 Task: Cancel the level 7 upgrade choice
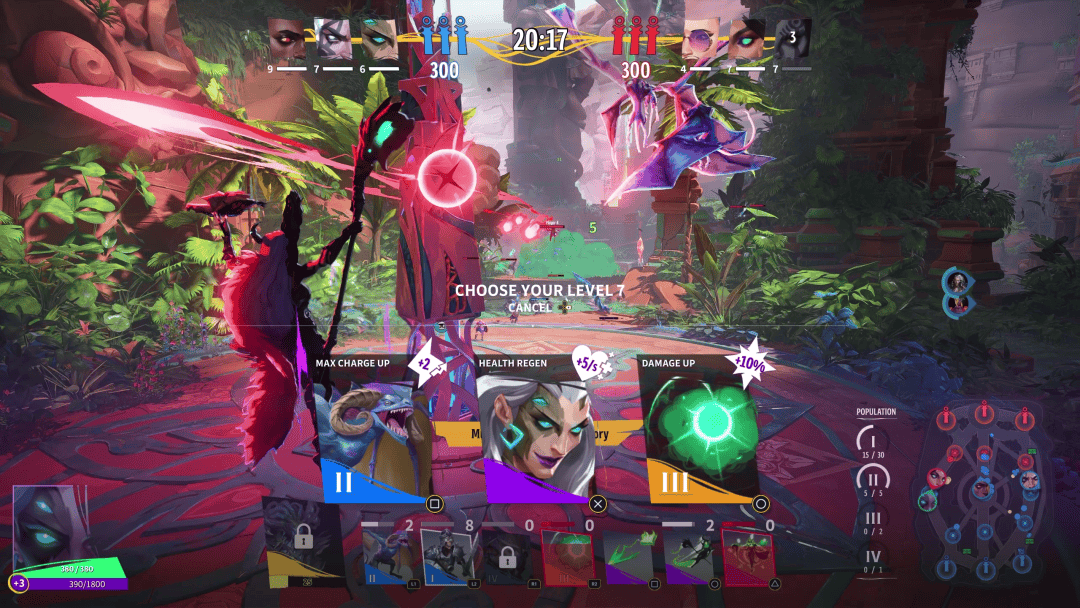[529, 307]
